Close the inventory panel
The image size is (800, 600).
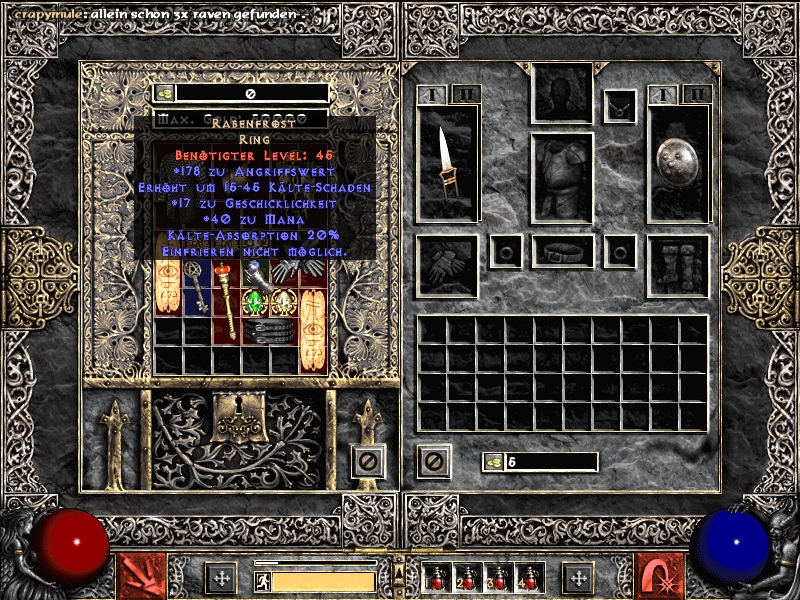(433, 461)
